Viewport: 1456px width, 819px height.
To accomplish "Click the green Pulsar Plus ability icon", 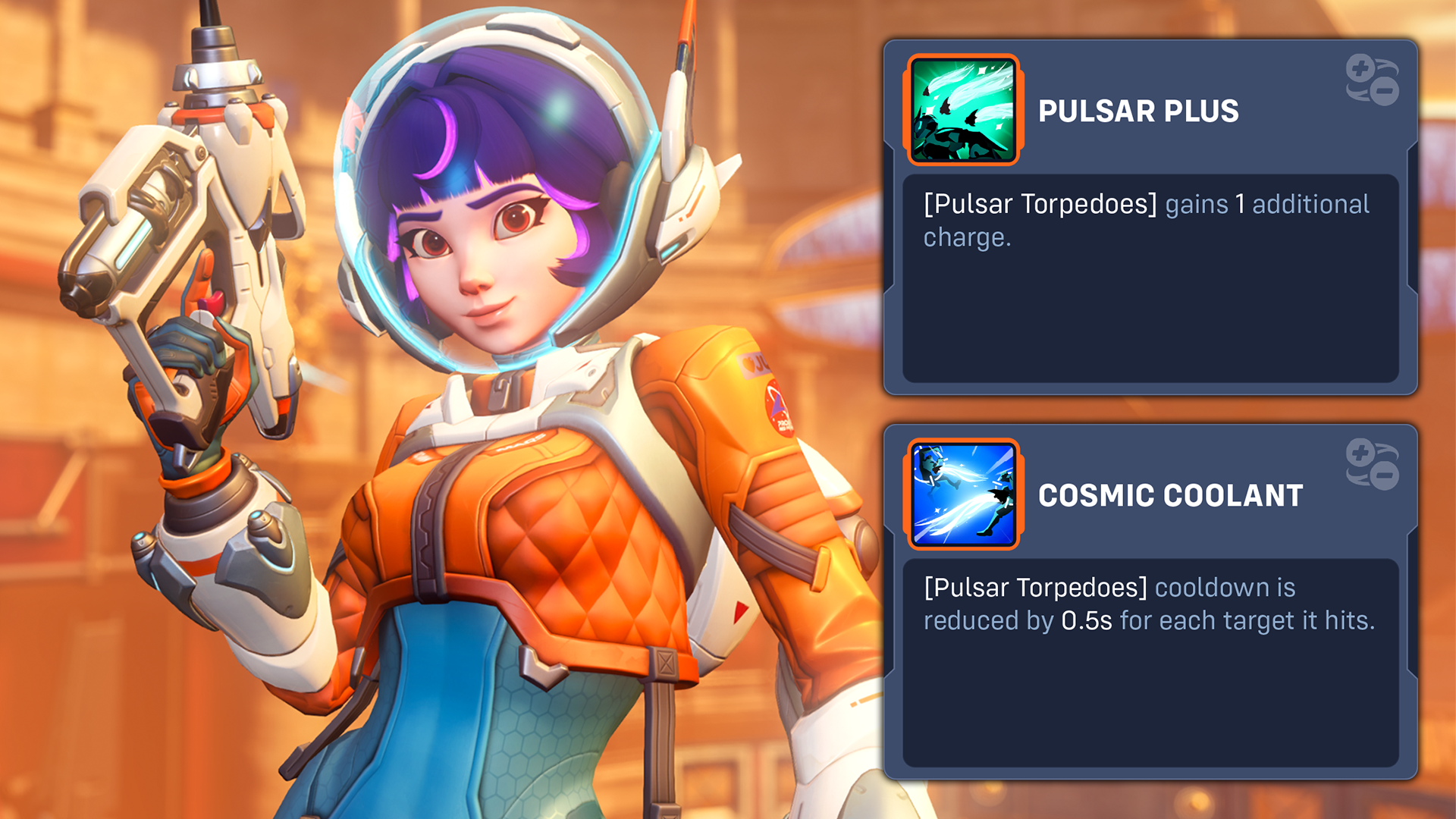I will (963, 111).
